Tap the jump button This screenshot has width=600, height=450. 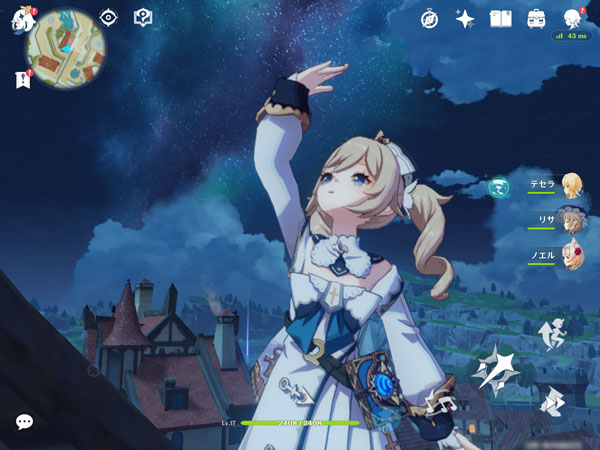tap(551, 334)
